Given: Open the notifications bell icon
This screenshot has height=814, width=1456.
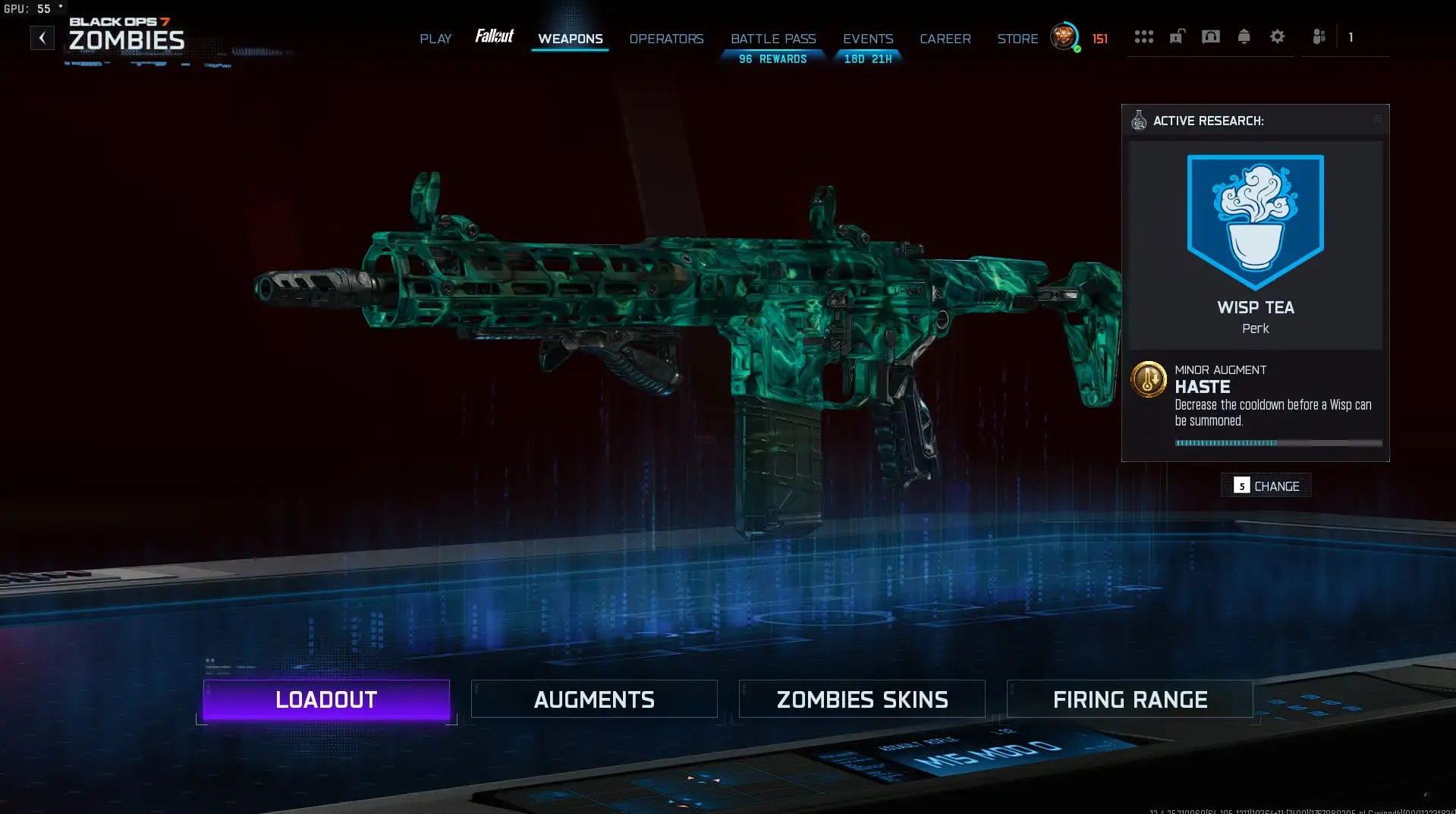Looking at the screenshot, I should [1244, 36].
